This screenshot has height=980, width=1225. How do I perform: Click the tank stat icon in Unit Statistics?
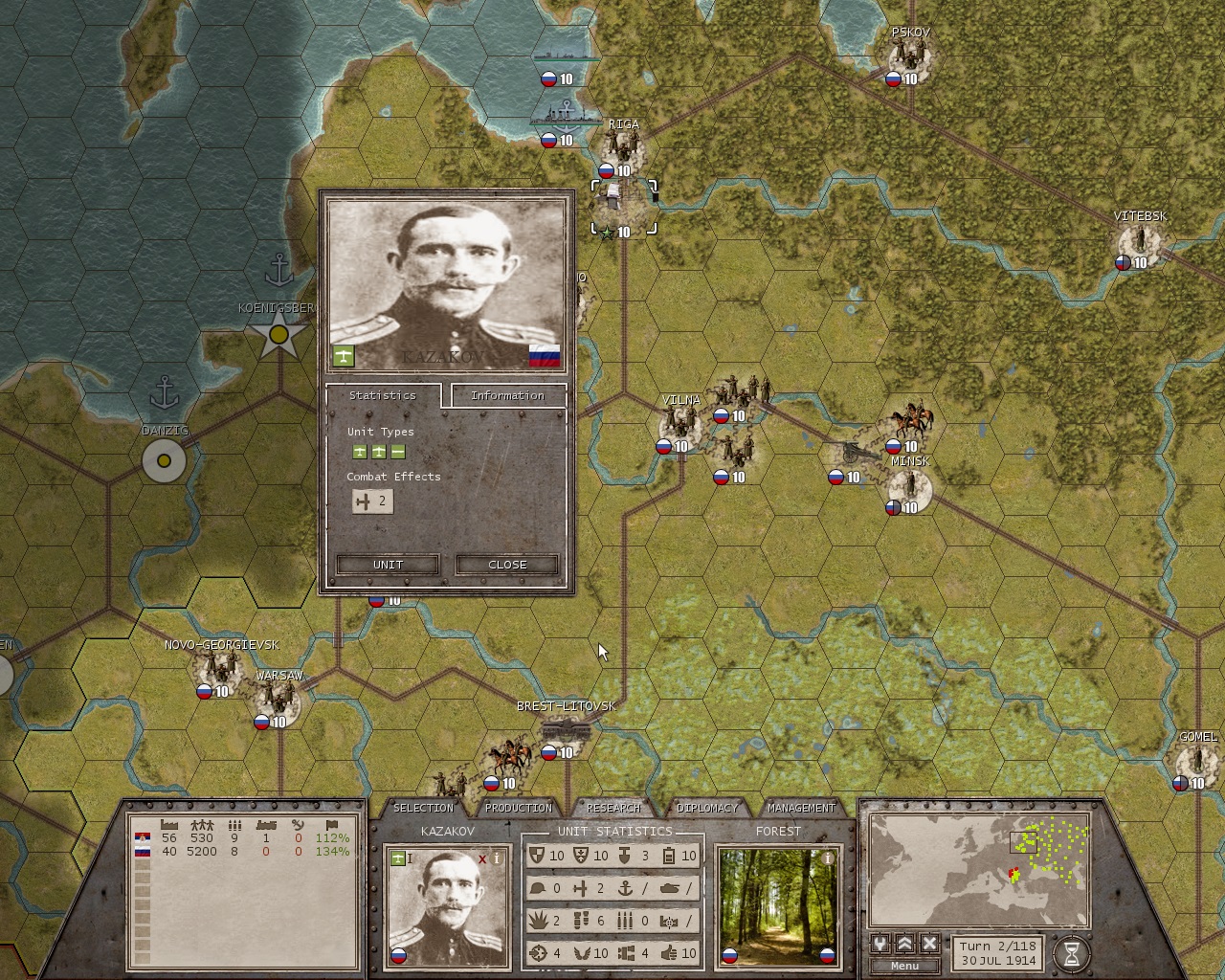click(669, 888)
